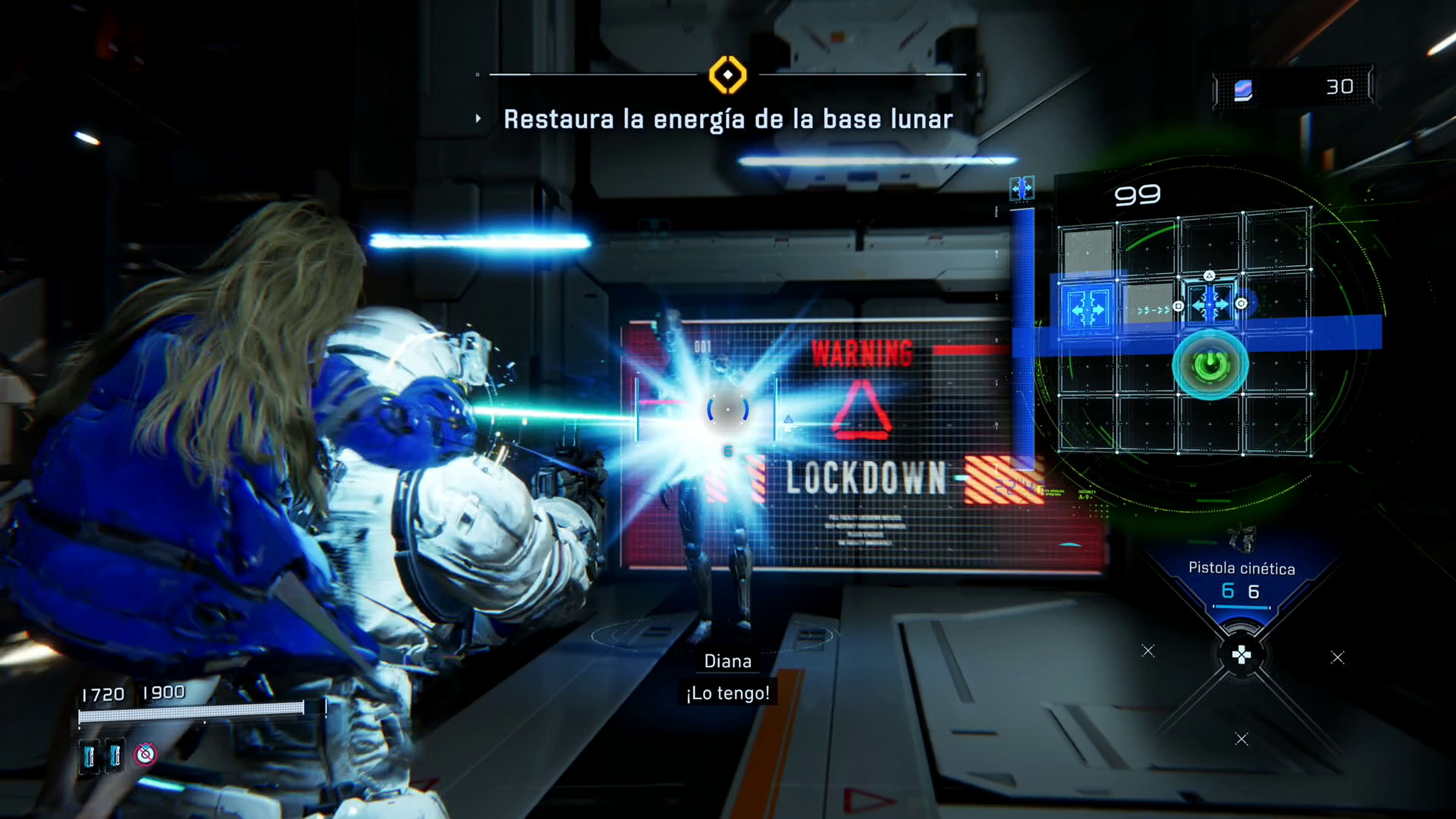Click the objective Restaura la energía de la base lunar
The image size is (1456, 819).
(x=728, y=119)
